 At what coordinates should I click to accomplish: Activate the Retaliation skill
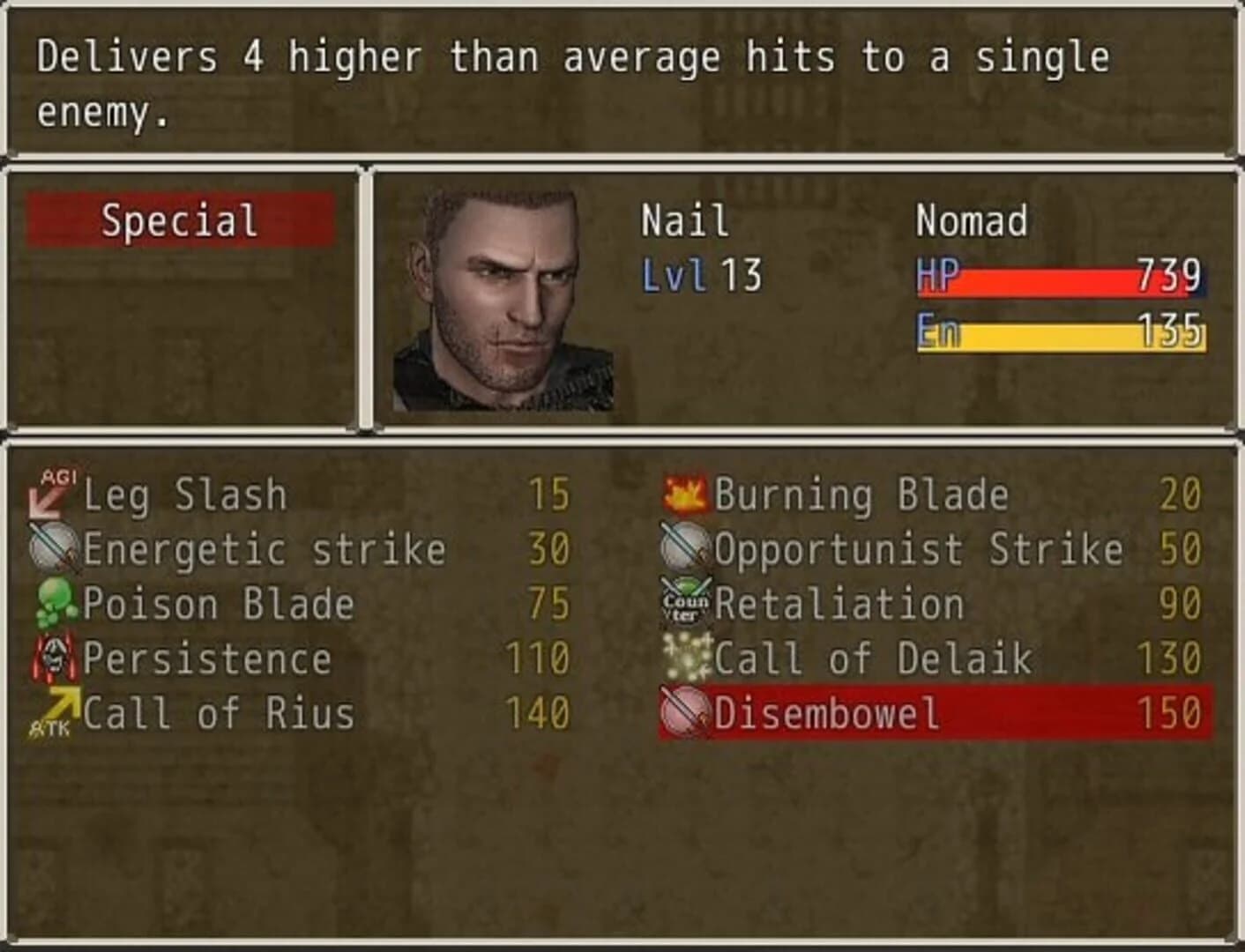(838, 603)
